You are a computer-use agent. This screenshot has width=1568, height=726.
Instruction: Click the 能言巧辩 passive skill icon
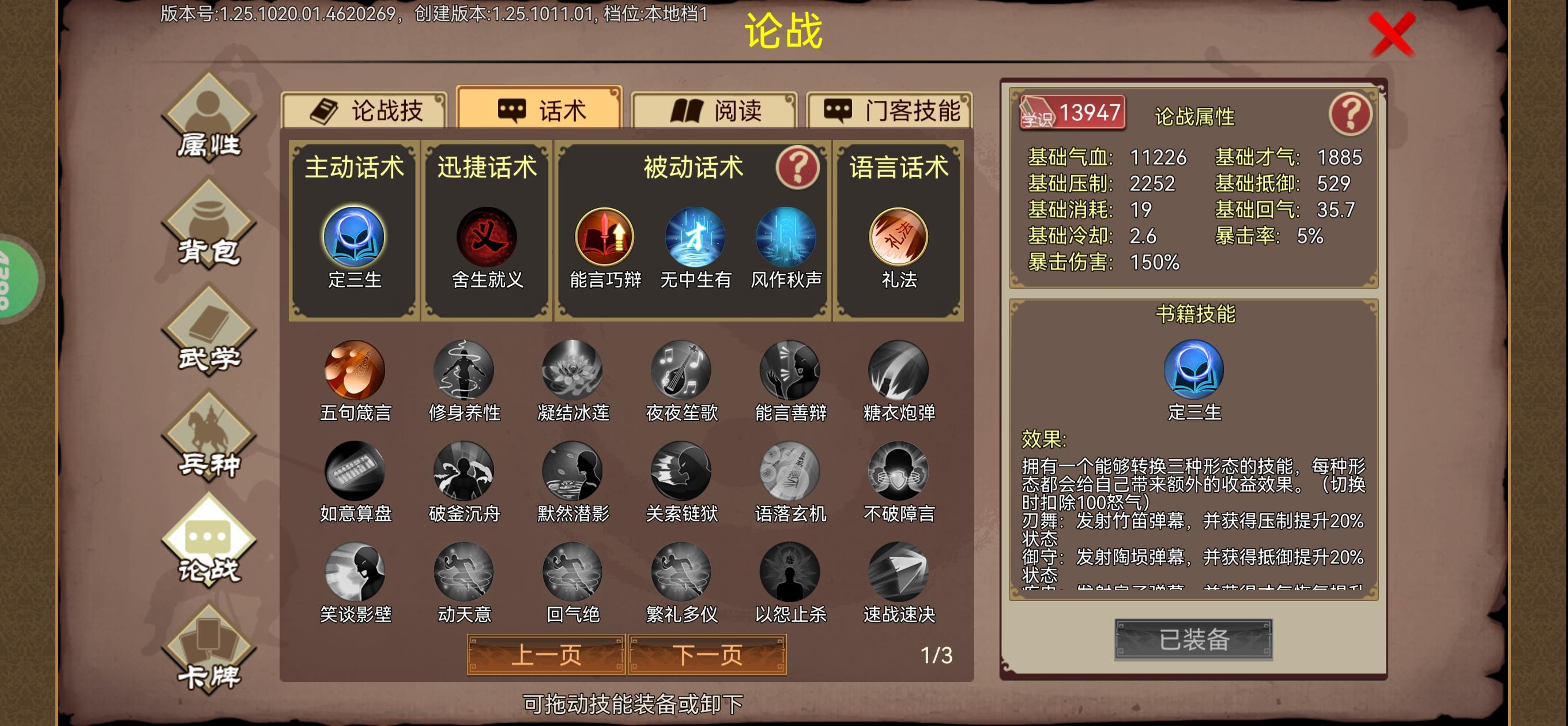606,239
